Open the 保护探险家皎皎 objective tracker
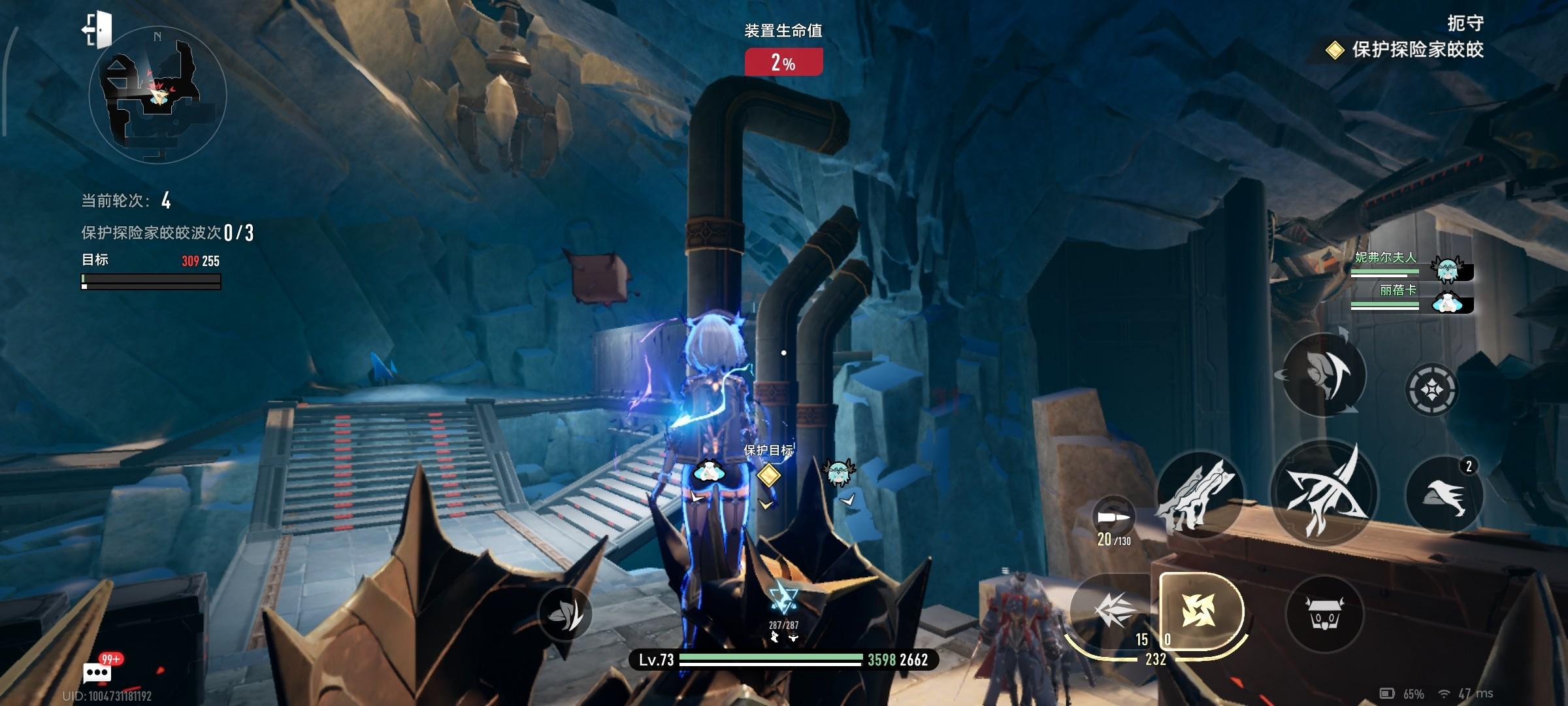The height and width of the screenshot is (706, 1568). click(x=1409, y=50)
